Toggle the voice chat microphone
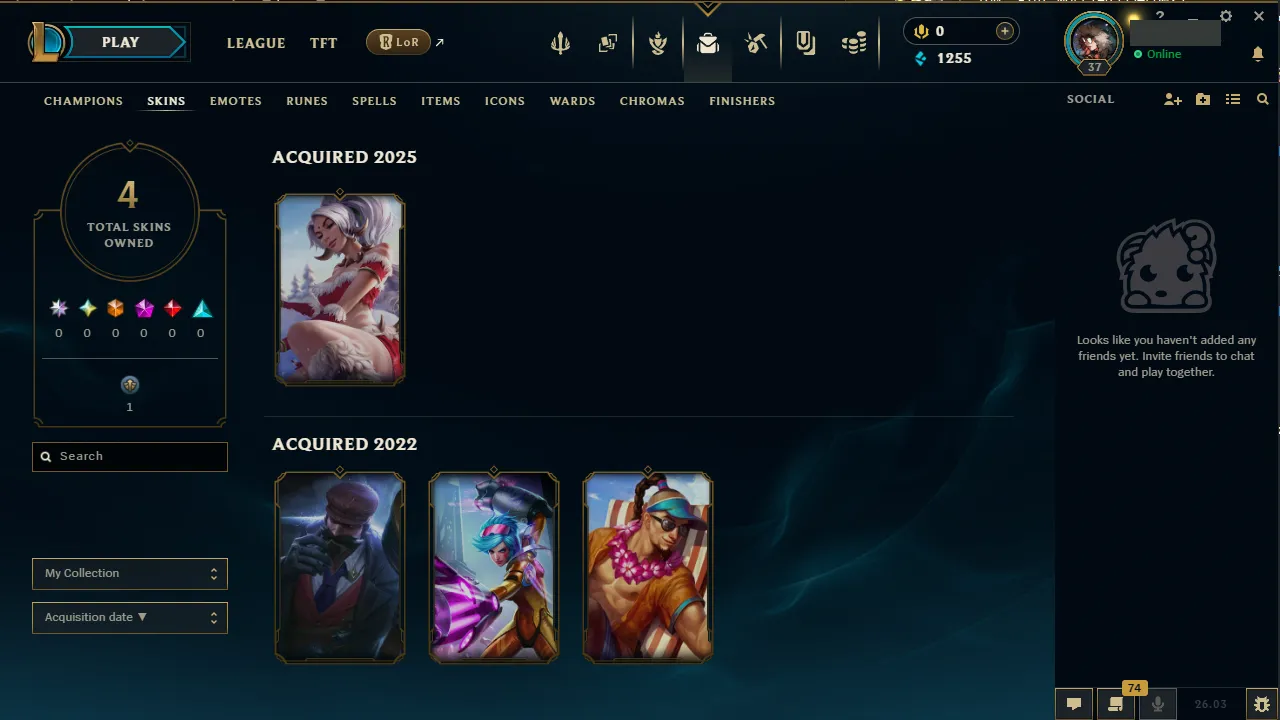This screenshot has height=720, width=1280. tap(1157, 703)
